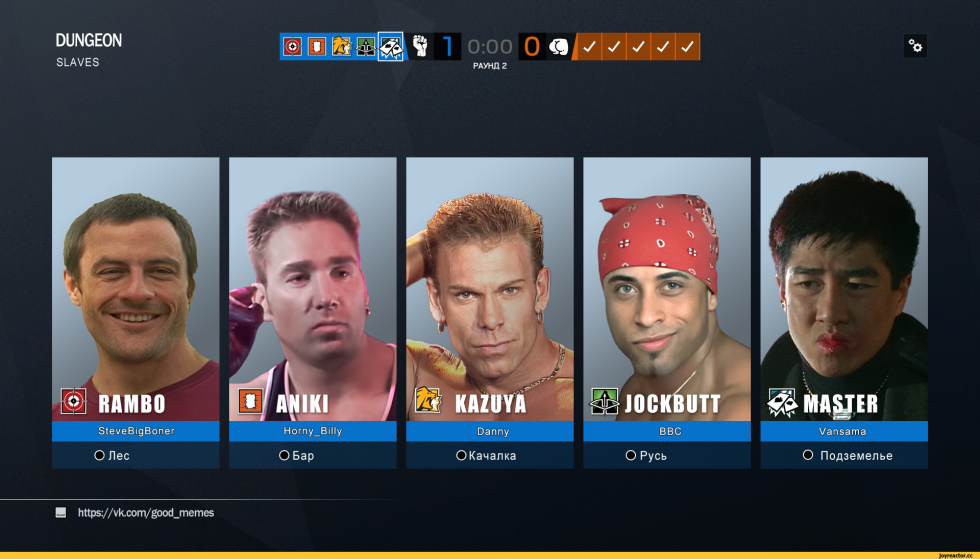Click the BBC player name bar
This screenshot has width=980, height=559.
coord(666,432)
